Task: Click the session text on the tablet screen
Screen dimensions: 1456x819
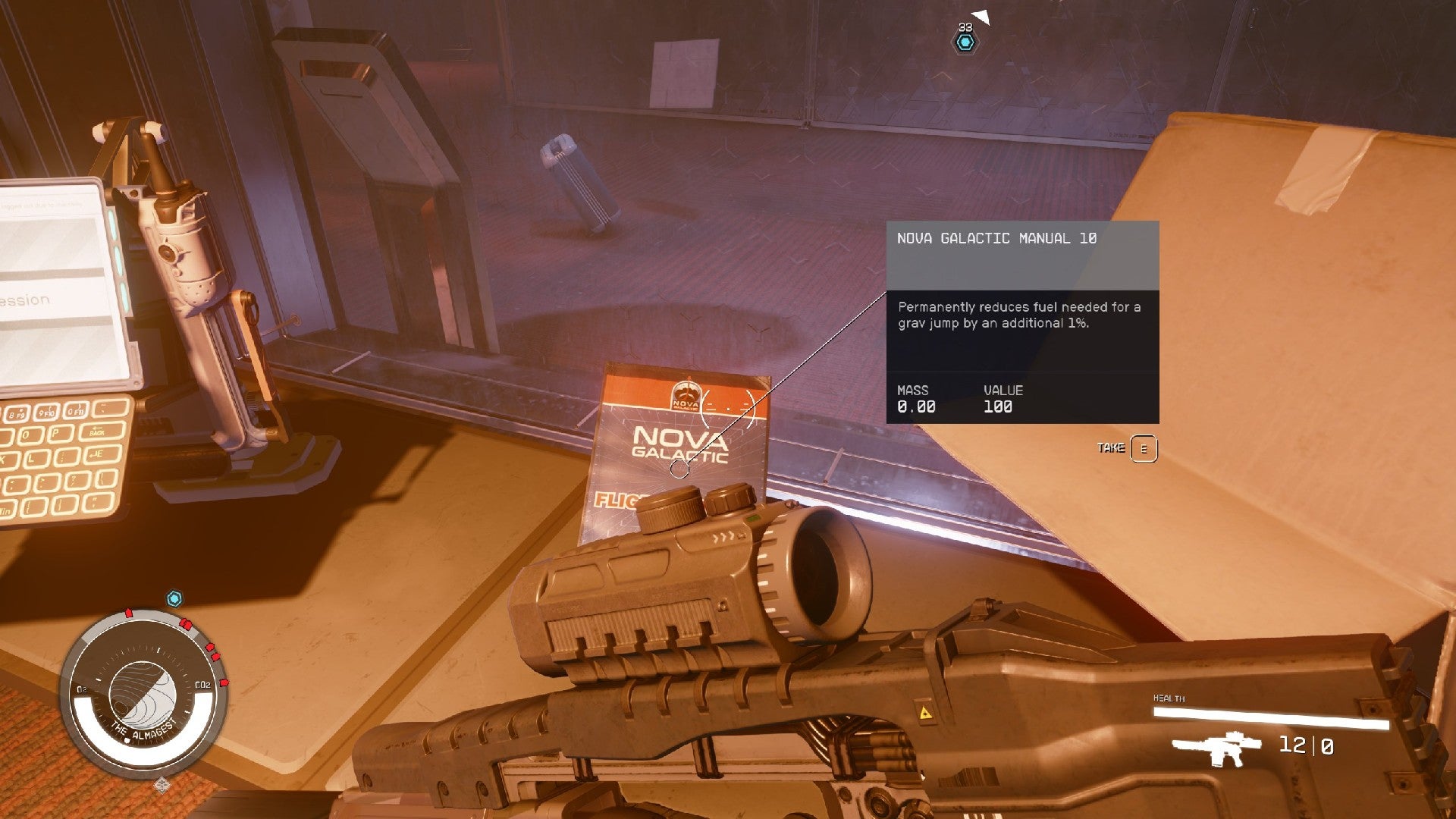Action: click(x=23, y=301)
